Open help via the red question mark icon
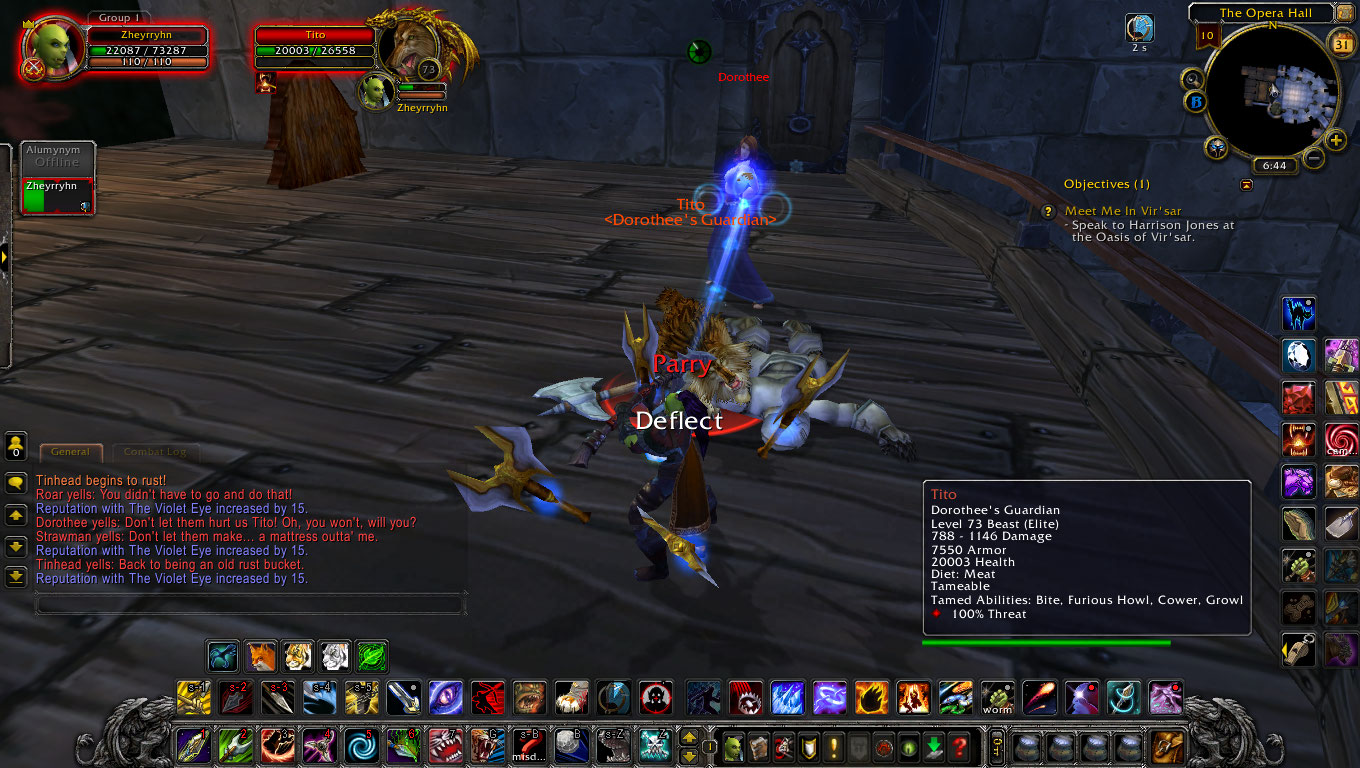Image resolution: width=1360 pixels, height=768 pixels. tap(961, 746)
